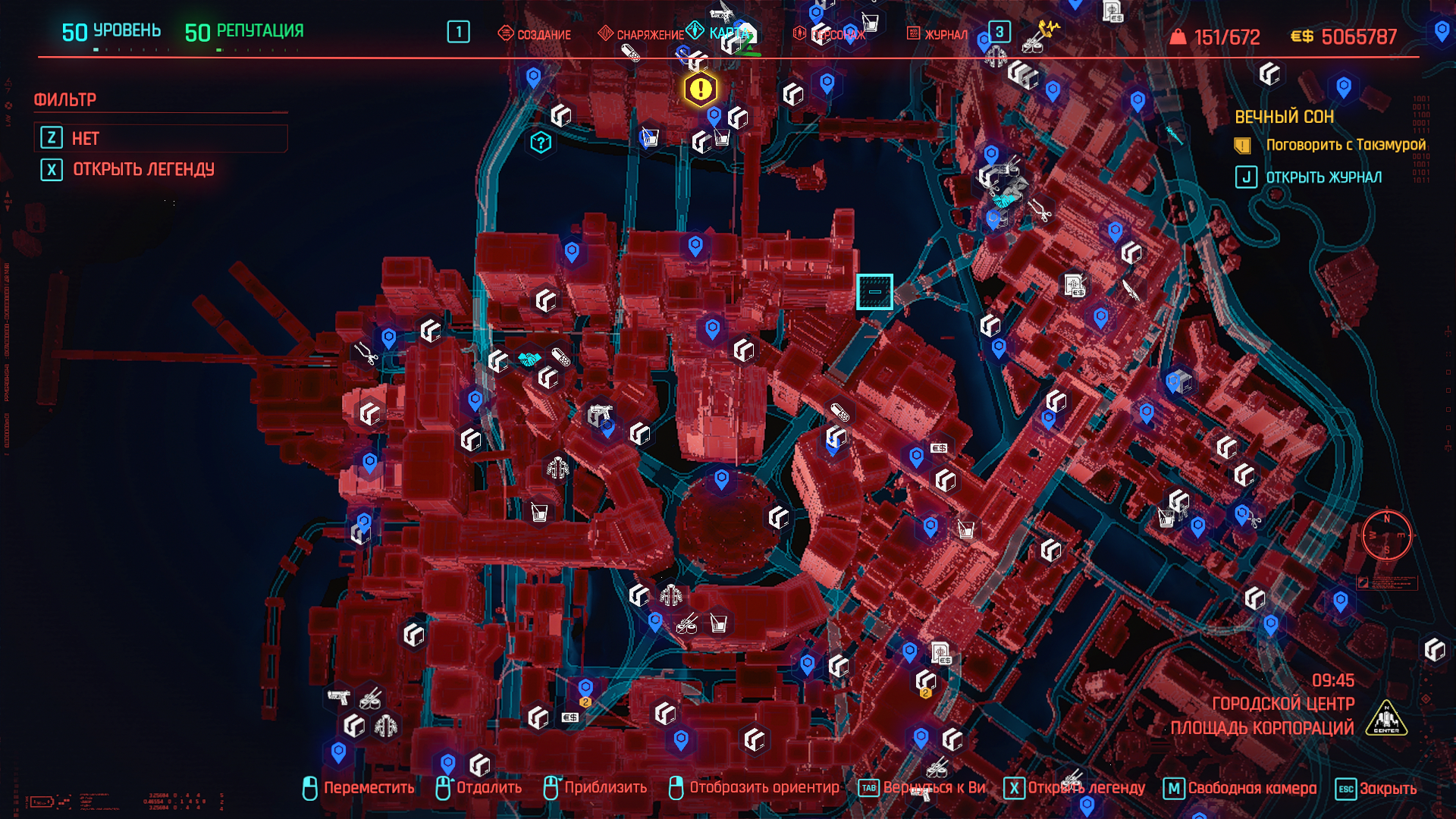
Task: Select the teal question mark undiscovered location icon
Action: click(x=539, y=140)
